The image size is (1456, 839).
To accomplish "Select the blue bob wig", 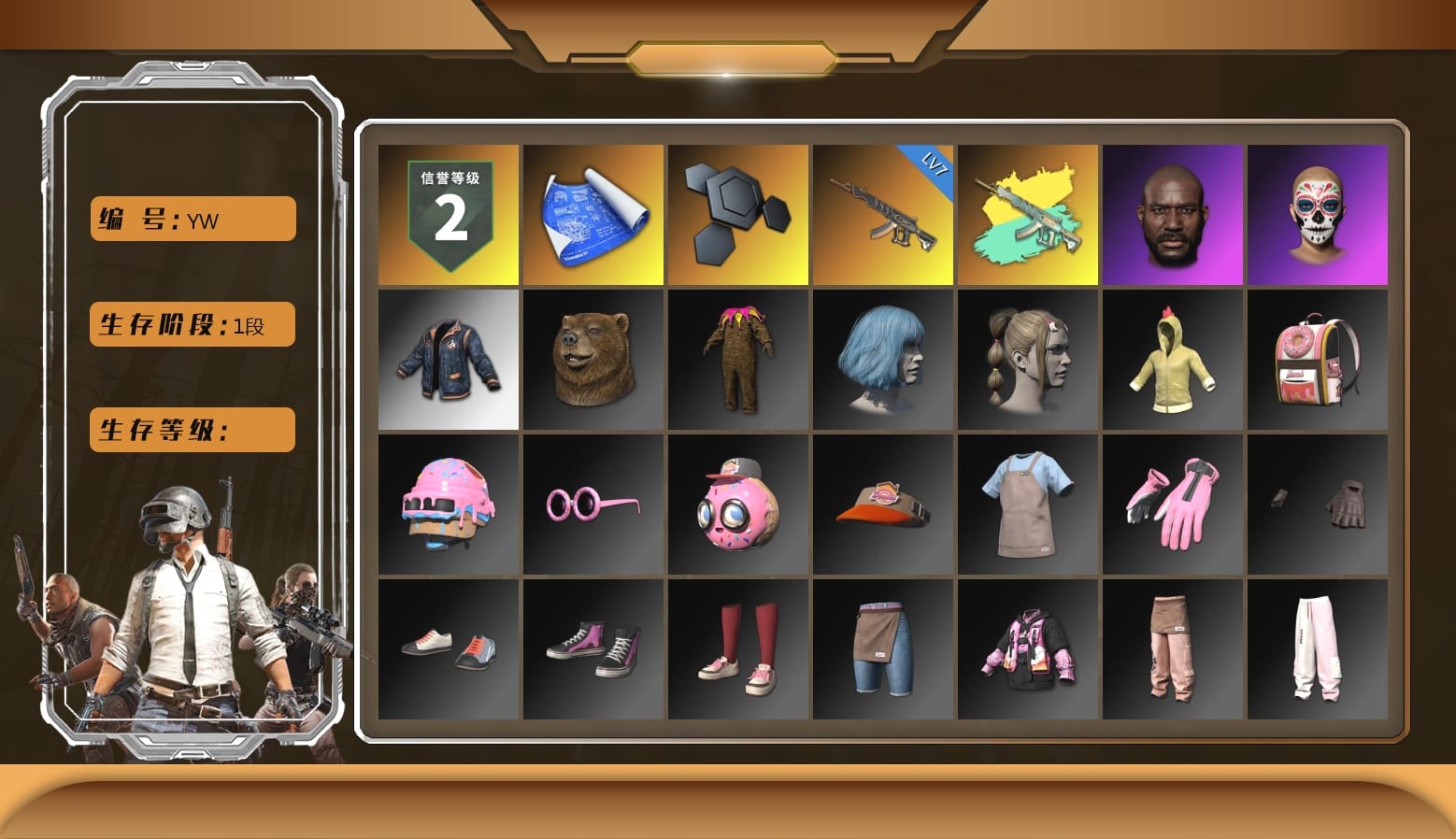I will click(x=882, y=358).
